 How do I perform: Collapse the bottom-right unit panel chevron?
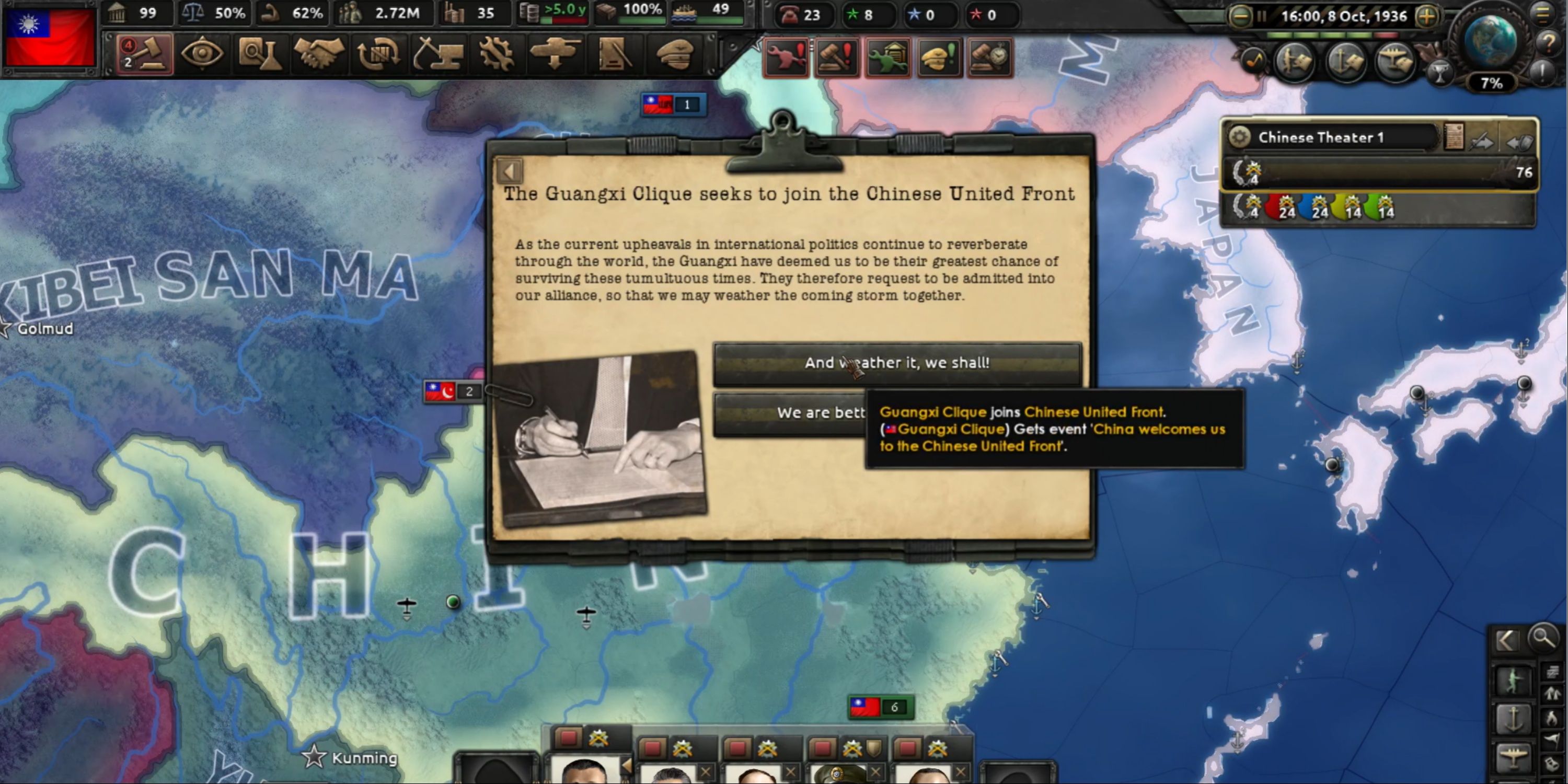(x=1507, y=640)
